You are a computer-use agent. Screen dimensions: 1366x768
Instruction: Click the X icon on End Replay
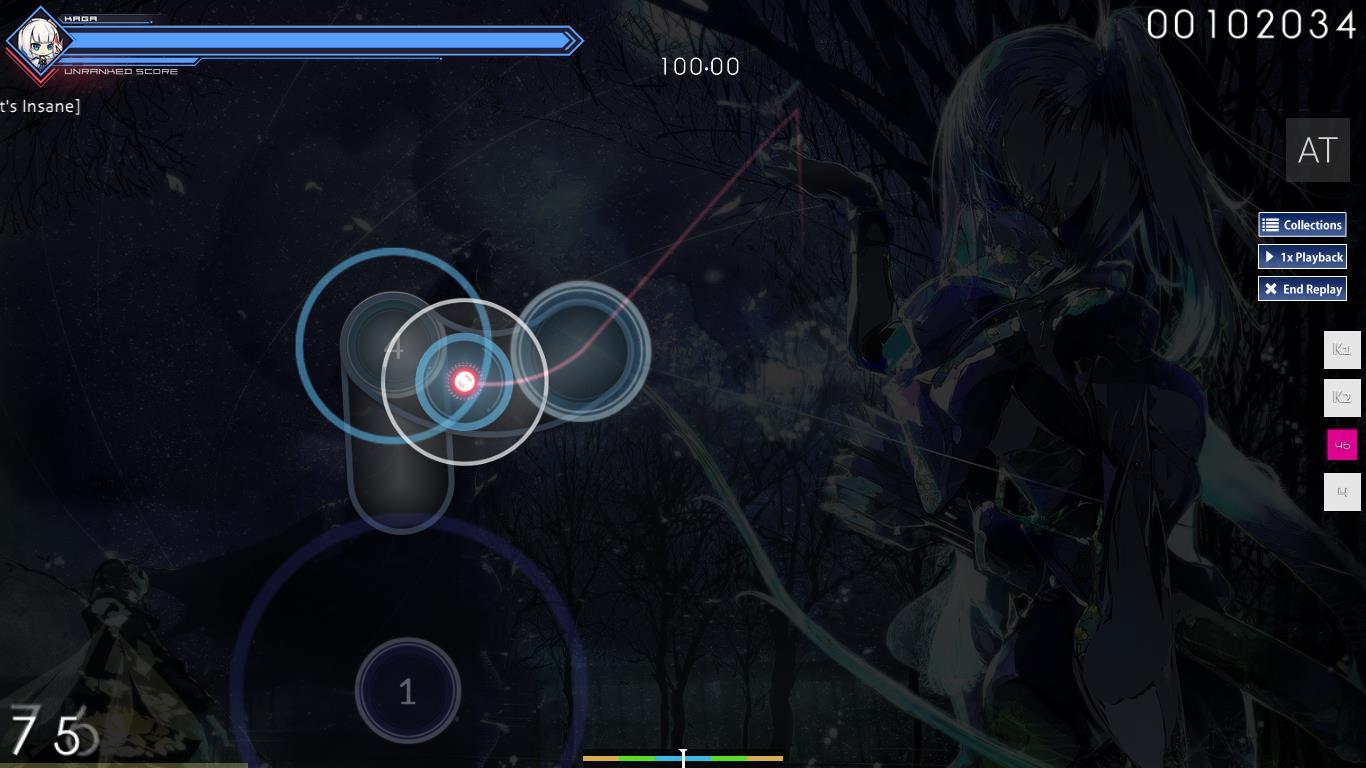[x=1271, y=289]
